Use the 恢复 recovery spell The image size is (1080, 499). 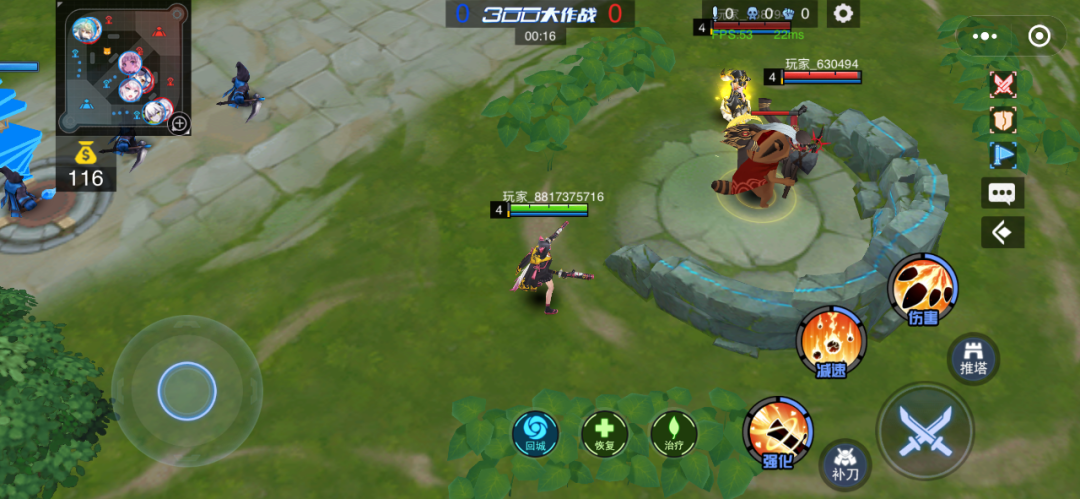click(x=605, y=434)
